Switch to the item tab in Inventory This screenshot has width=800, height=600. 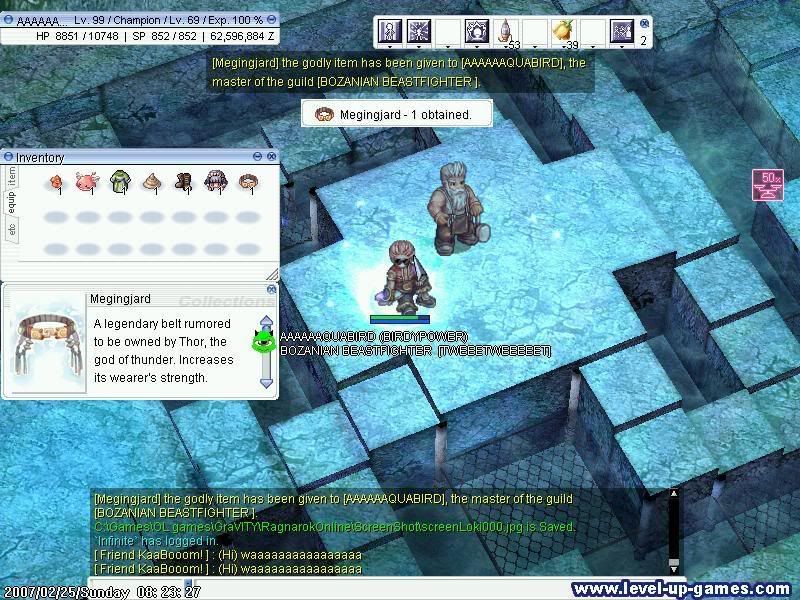click(12, 175)
